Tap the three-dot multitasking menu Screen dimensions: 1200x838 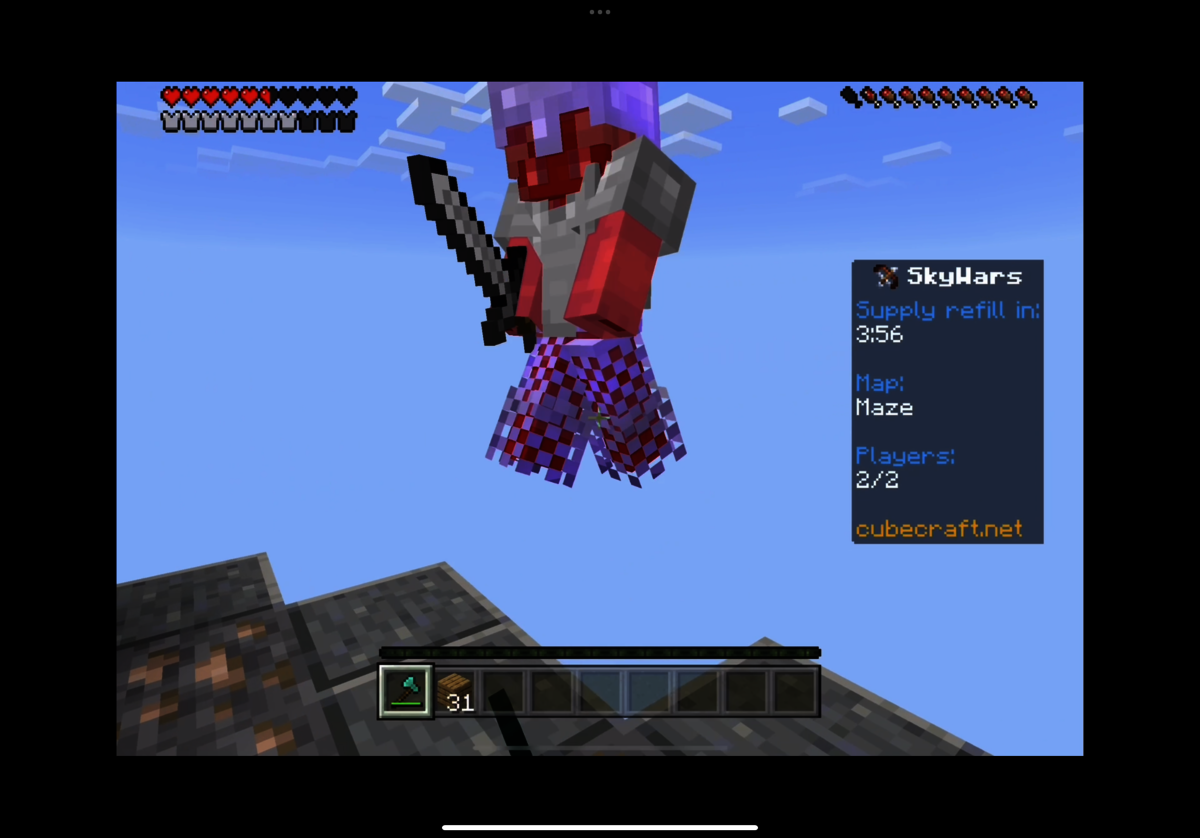(x=600, y=12)
